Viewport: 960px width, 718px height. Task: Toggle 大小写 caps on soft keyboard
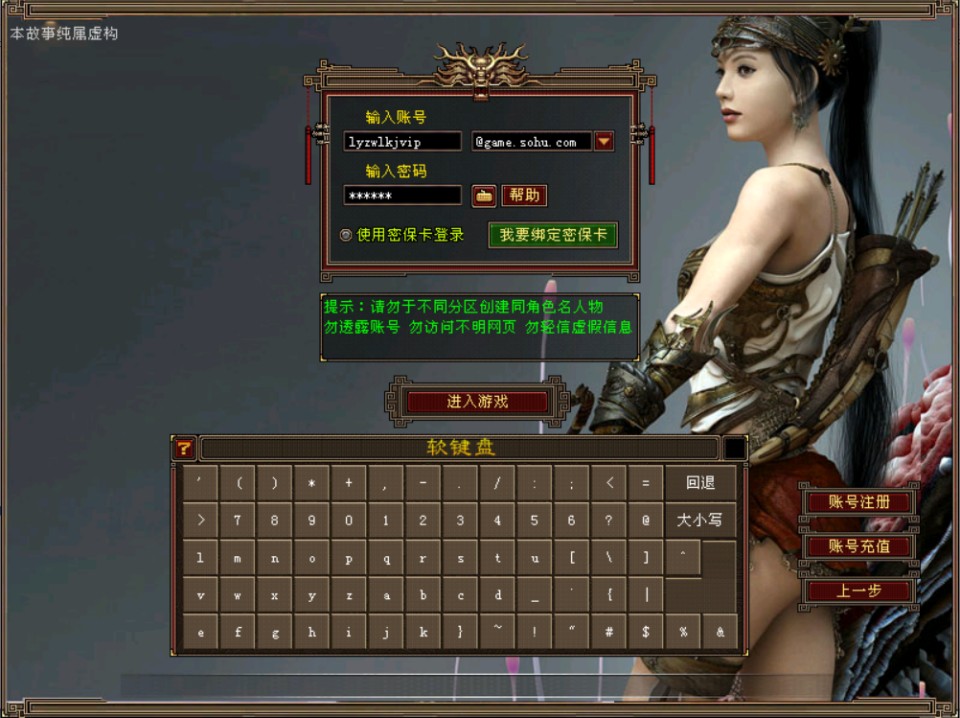click(x=700, y=520)
